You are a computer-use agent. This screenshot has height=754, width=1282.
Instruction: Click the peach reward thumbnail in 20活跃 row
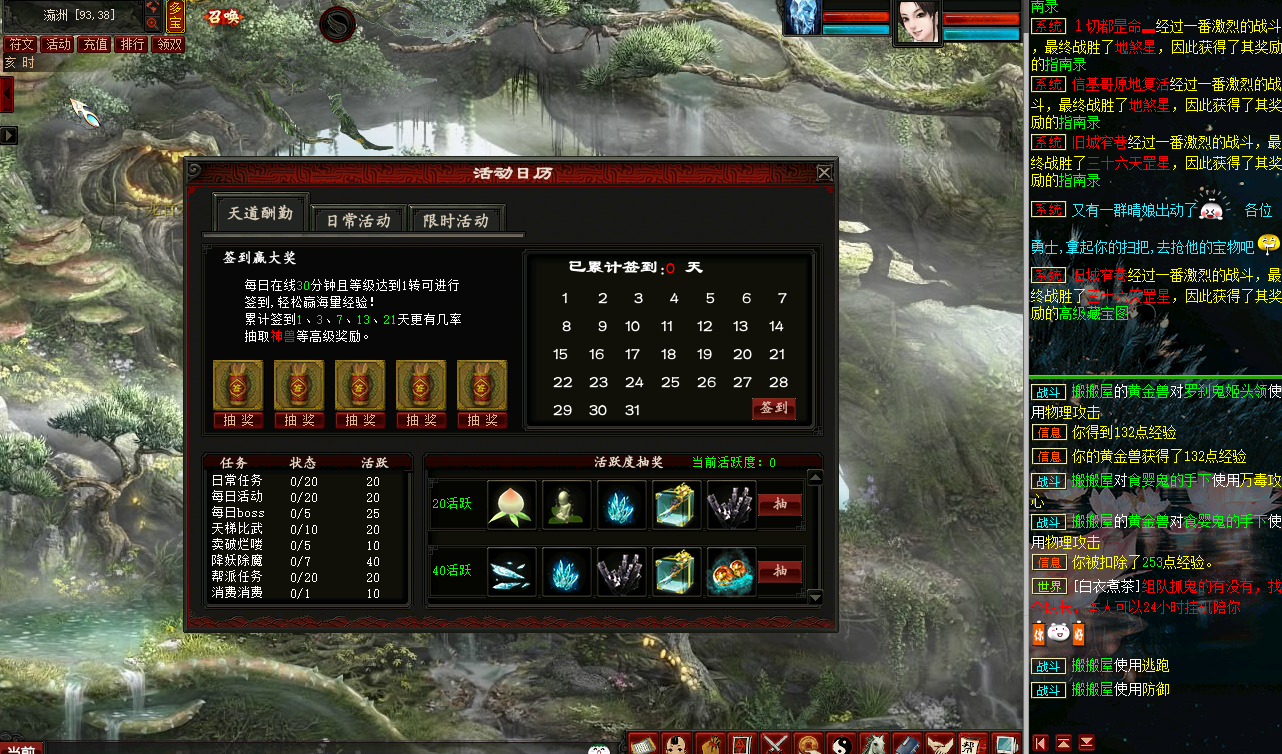point(512,505)
